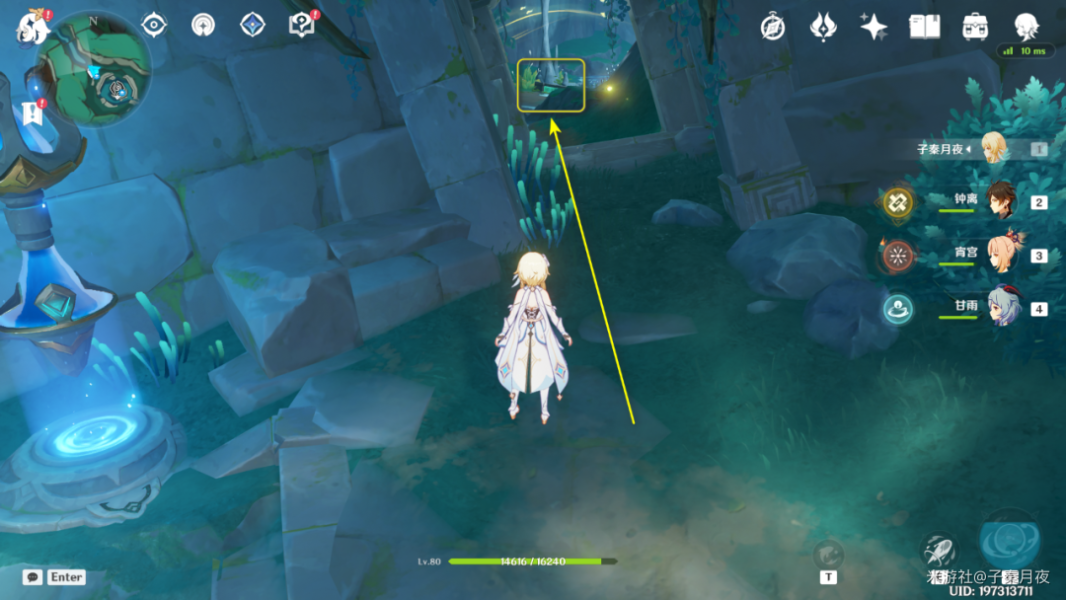The image size is (1066, 600).
Task: Open the events compass icon
Action: 772,27
